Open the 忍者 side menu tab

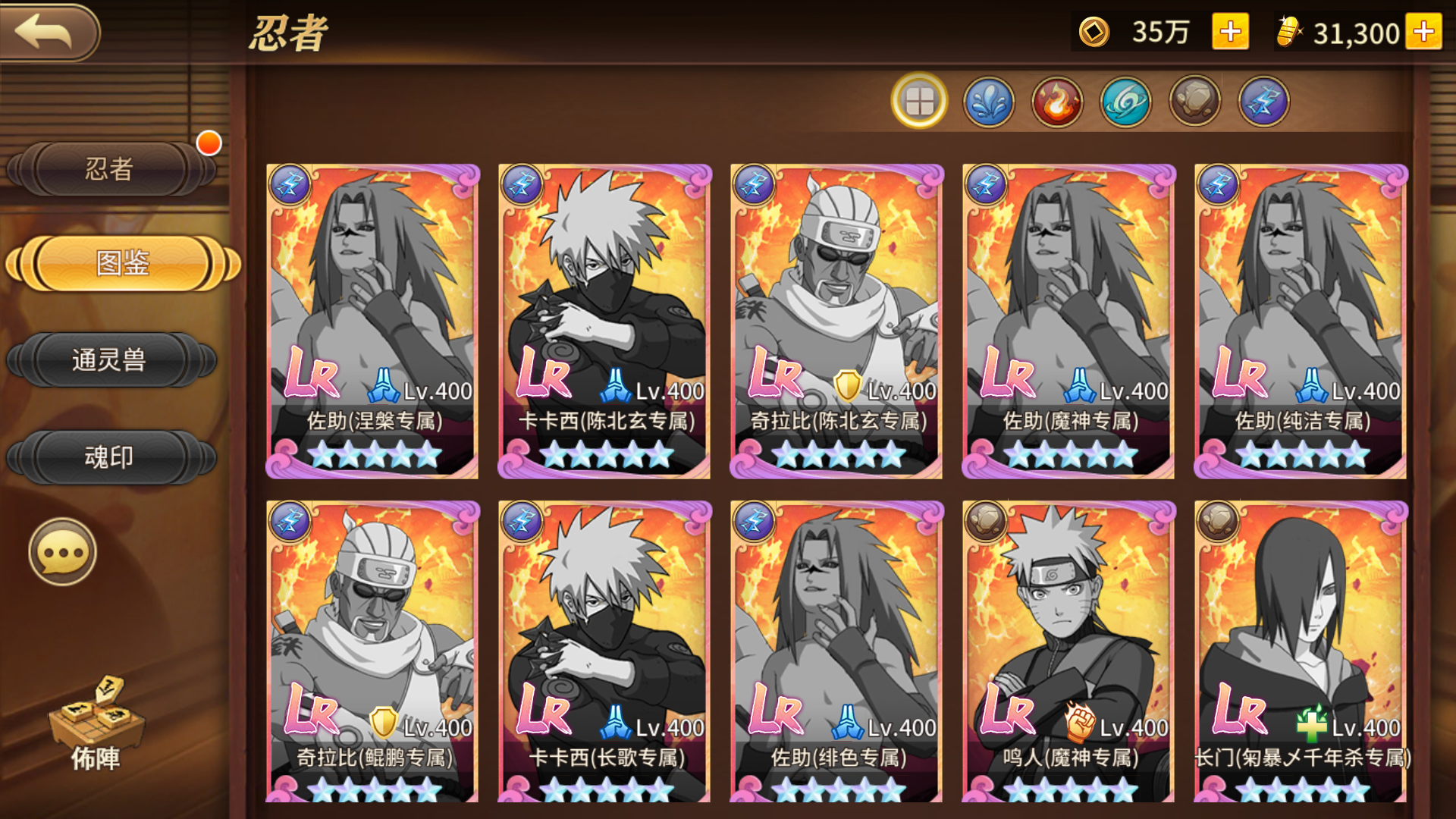click(x=110, y=168)
